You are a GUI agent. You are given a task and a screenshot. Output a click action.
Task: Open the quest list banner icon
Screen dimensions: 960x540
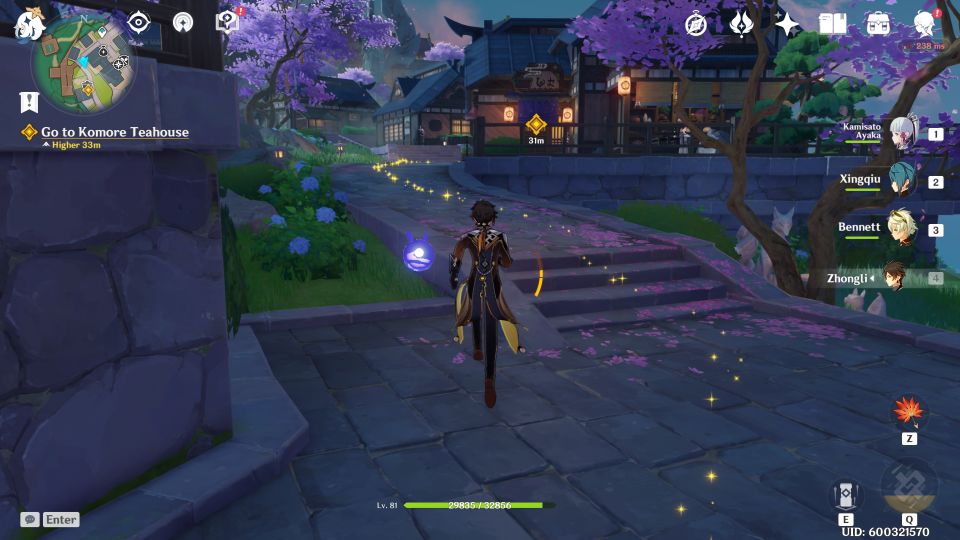[x=29, y=101]
